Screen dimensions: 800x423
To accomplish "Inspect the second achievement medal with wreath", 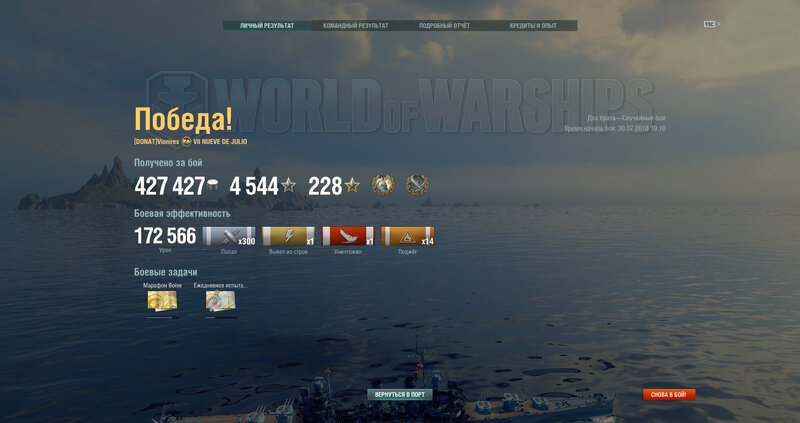I will pos(417,184).
